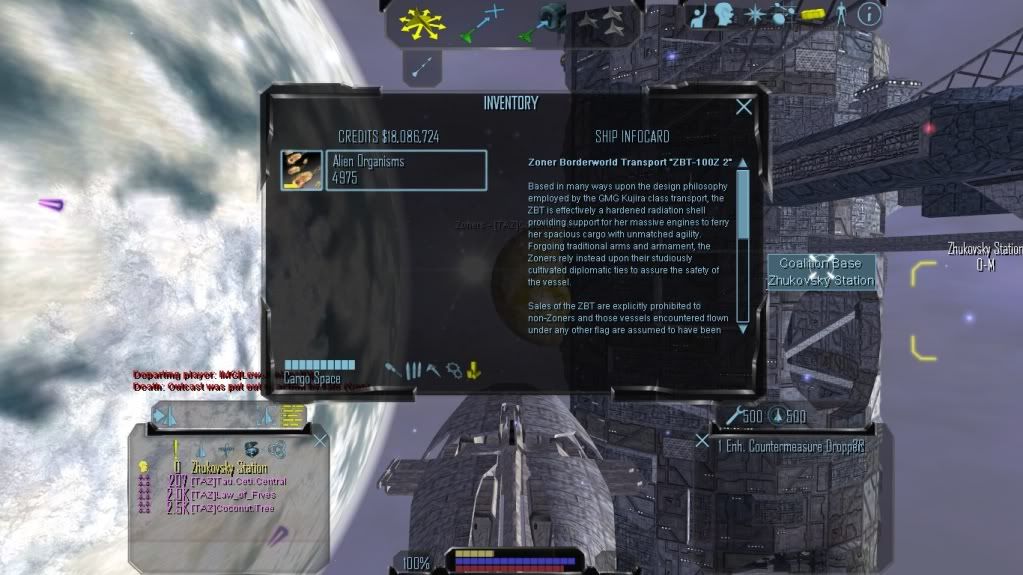Open the star-shaped navigation map icon
Image resolution: width=1023 pixels, height=575 pixels.
click(x=755, y=13)
